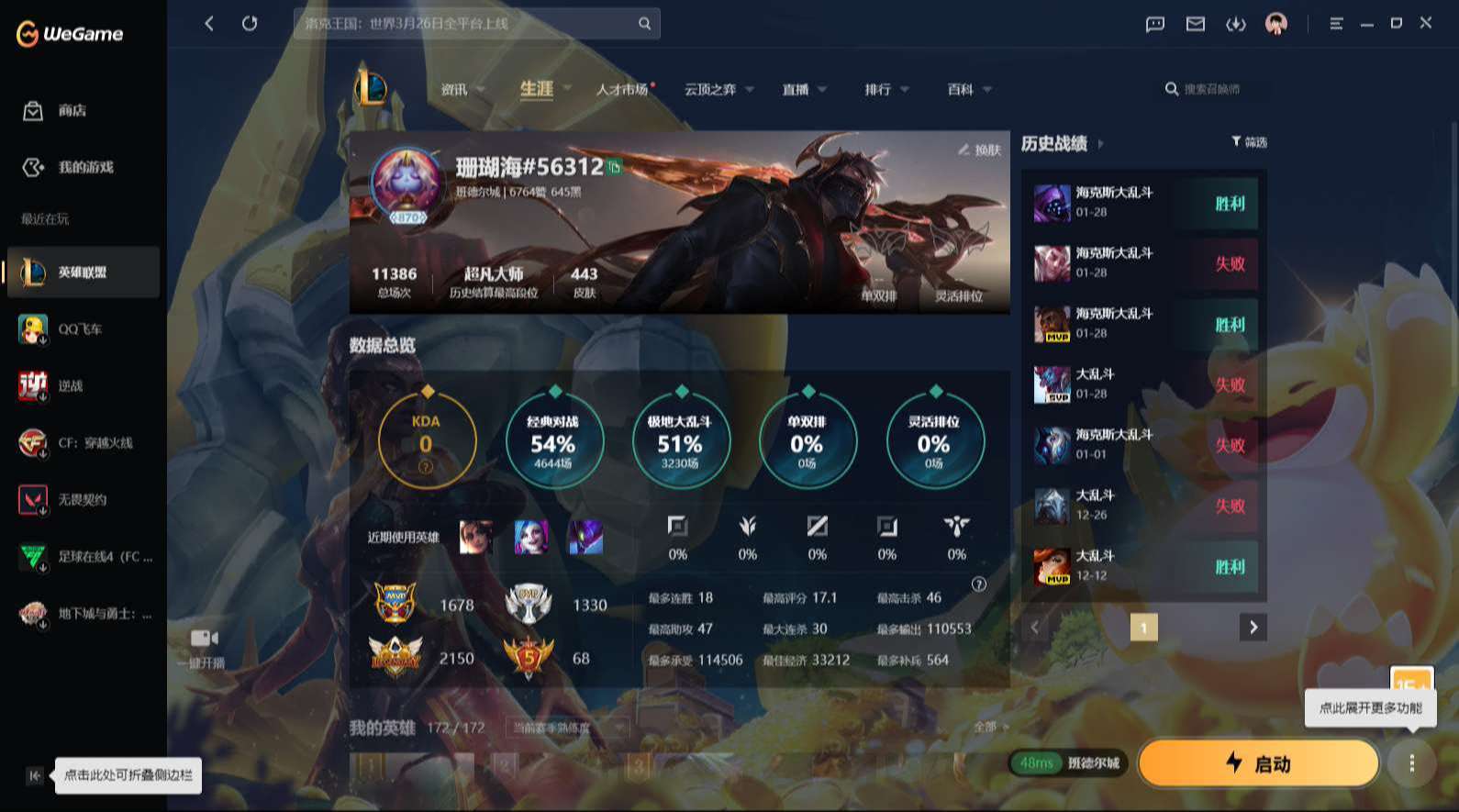Open the 排行 dropdown arrow

tap(906, 89)
